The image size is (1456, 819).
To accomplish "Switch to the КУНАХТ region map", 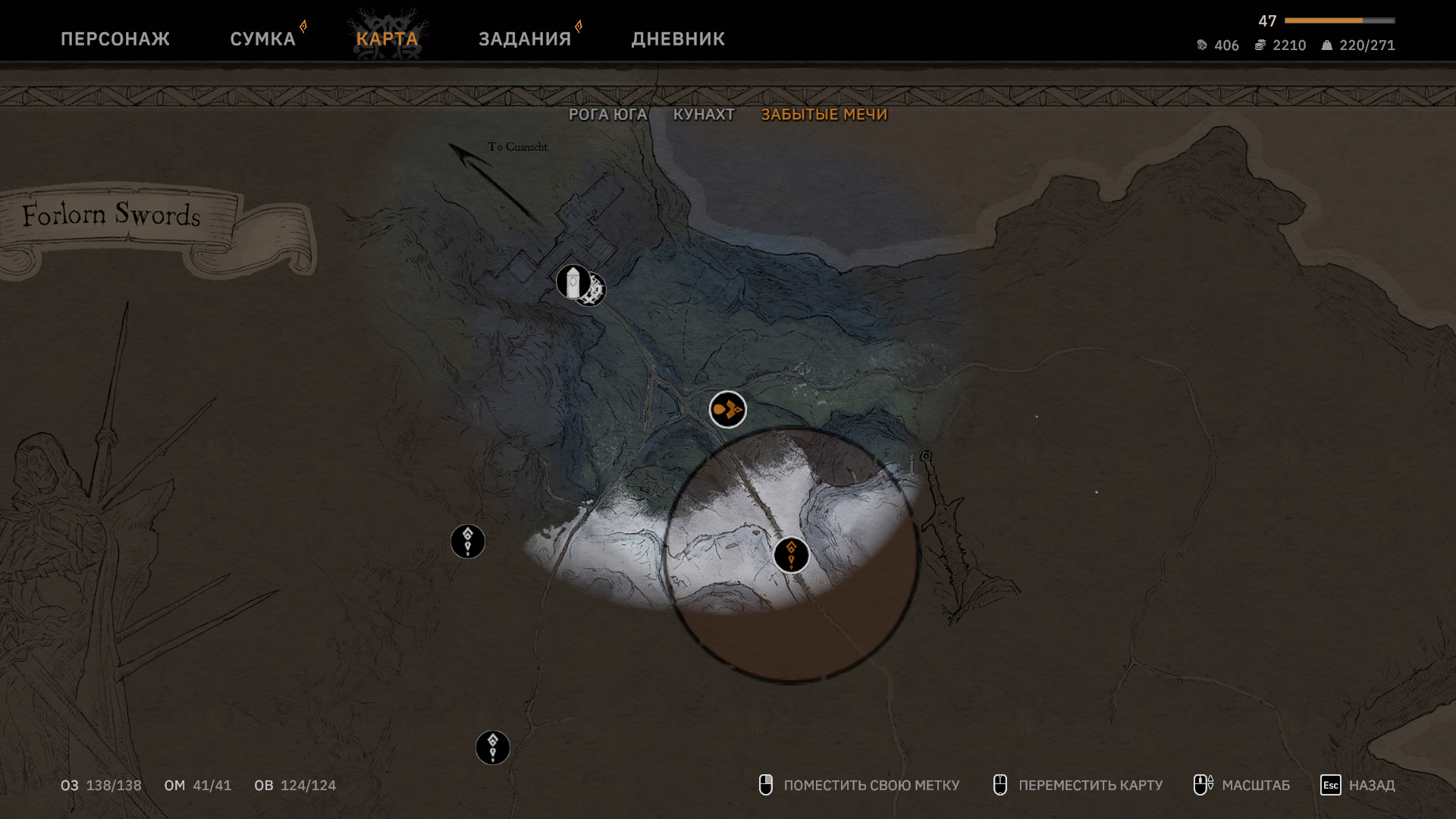I will [x=704, y=115].
